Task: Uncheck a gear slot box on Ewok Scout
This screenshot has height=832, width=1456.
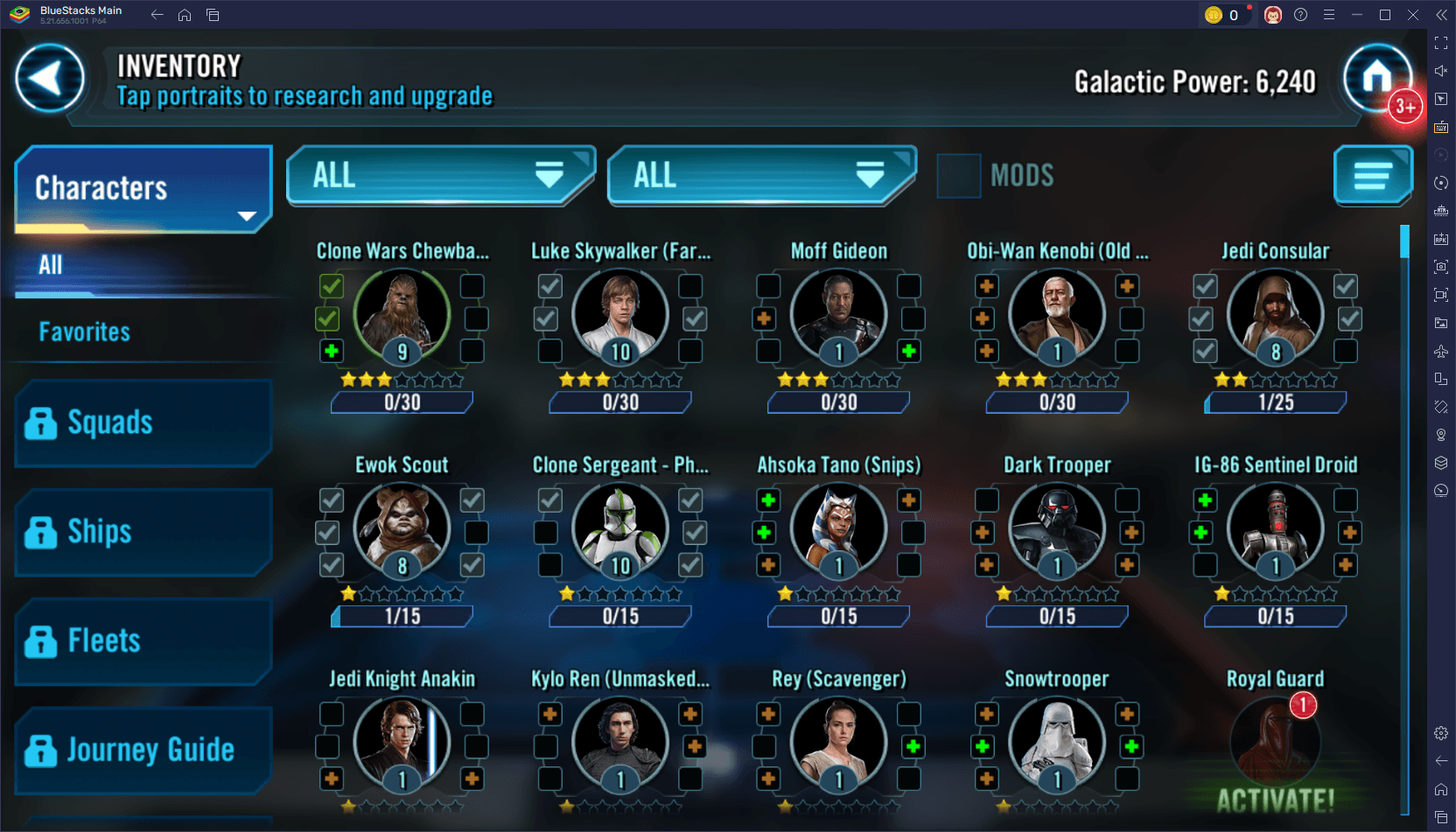Action: (331, 500)
